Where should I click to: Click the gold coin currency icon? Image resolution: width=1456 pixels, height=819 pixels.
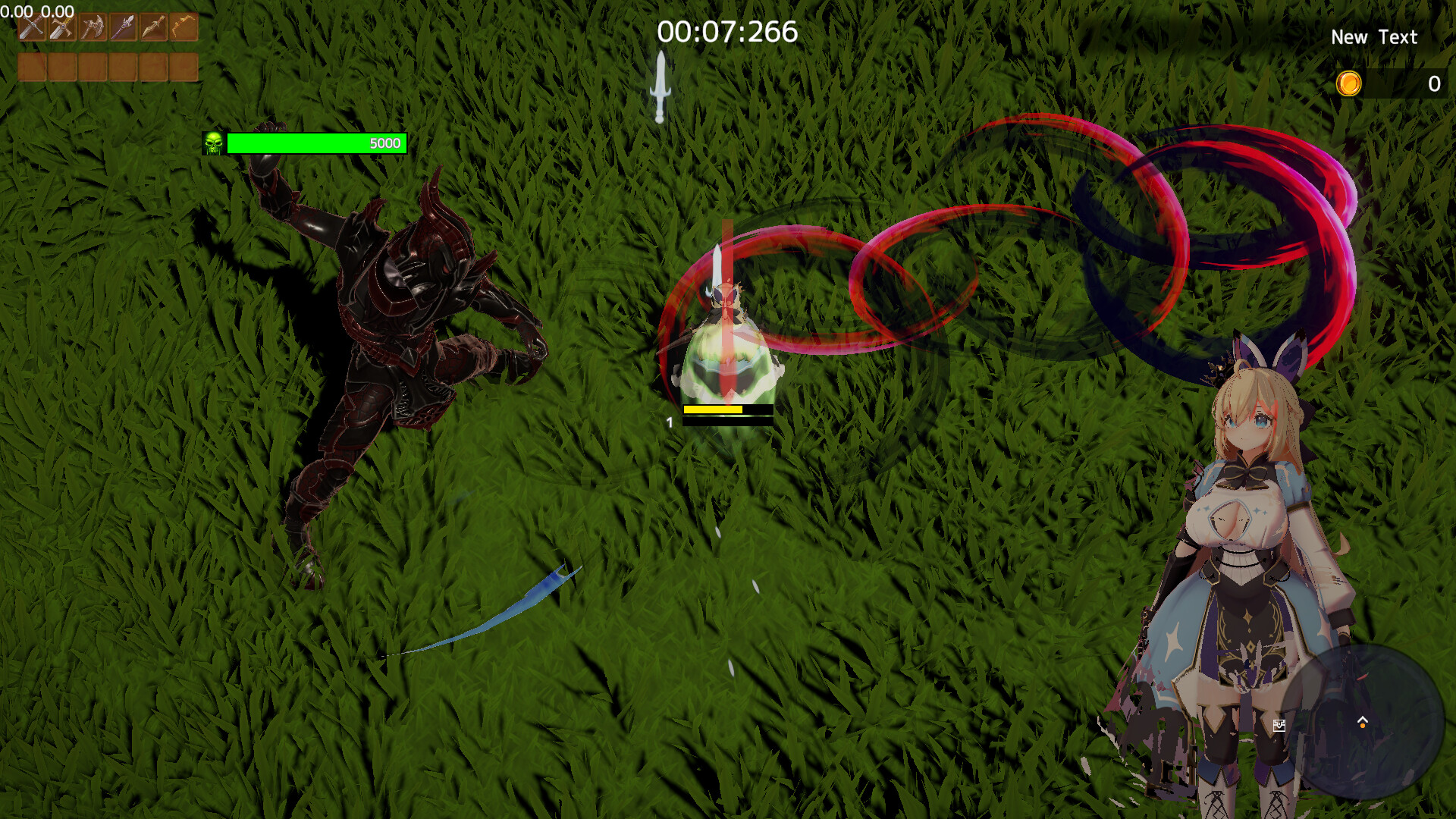[1349, 83]
